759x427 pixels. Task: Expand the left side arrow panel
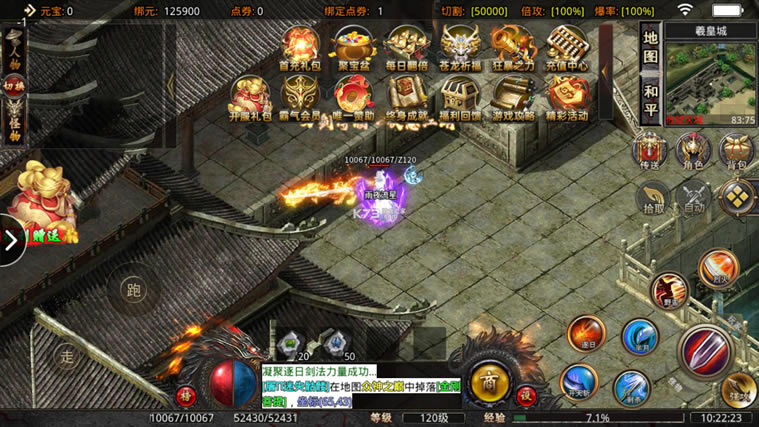tap(12, 240)
